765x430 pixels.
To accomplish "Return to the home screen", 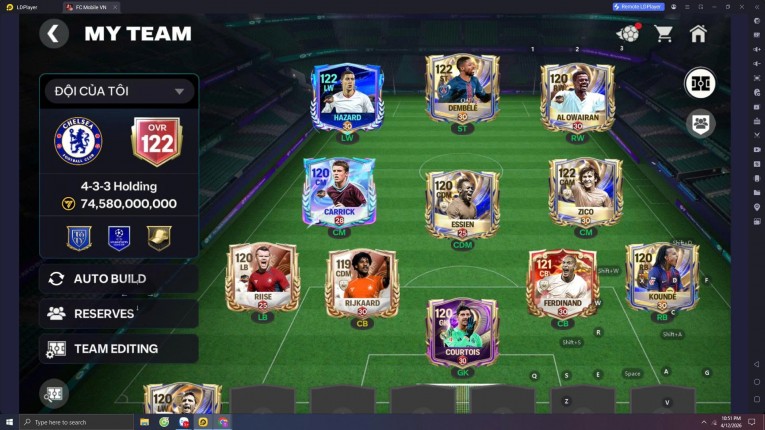I will click(x=698, y=34).
